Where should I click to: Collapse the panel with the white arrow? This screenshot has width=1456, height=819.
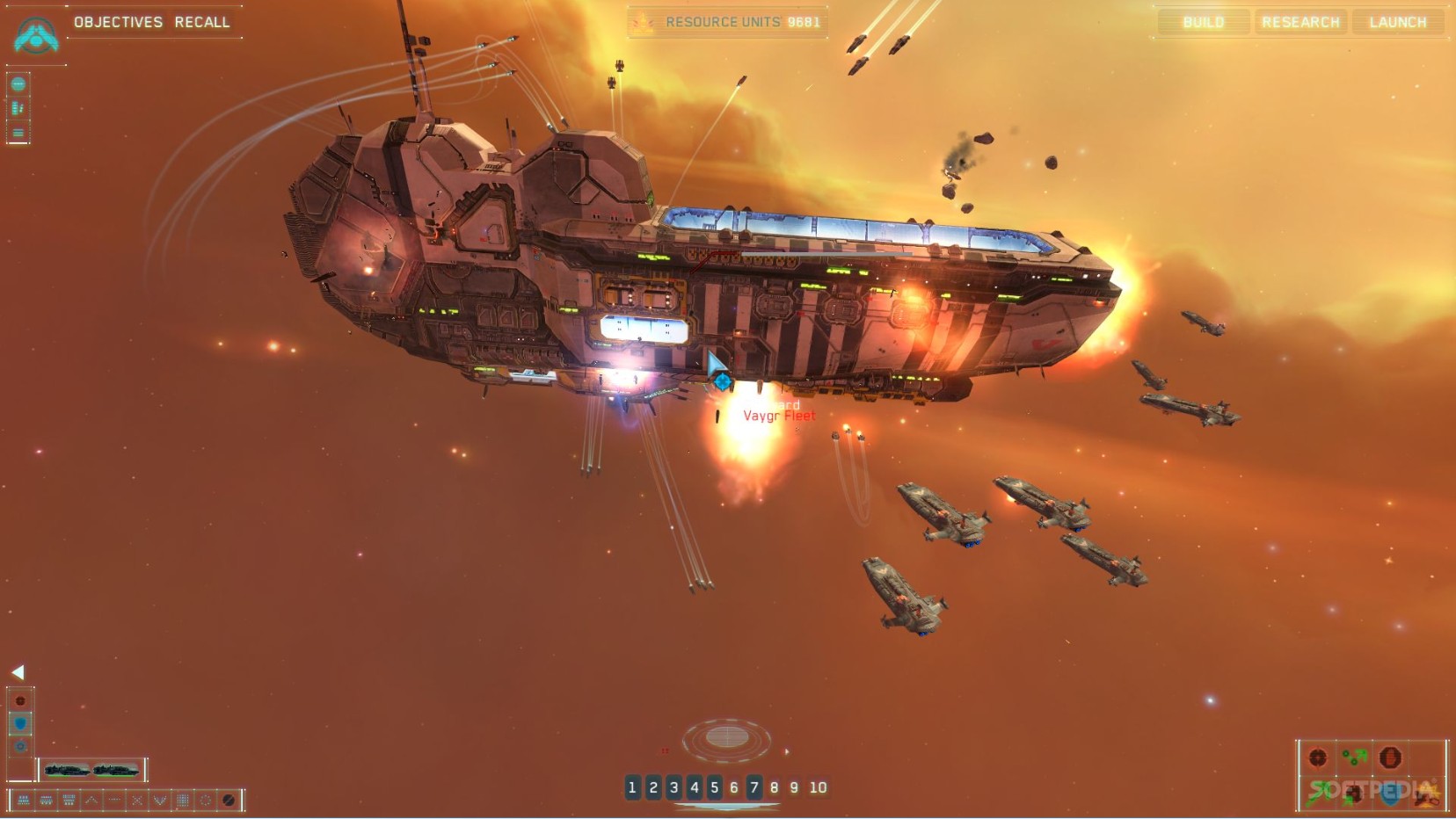18,672
